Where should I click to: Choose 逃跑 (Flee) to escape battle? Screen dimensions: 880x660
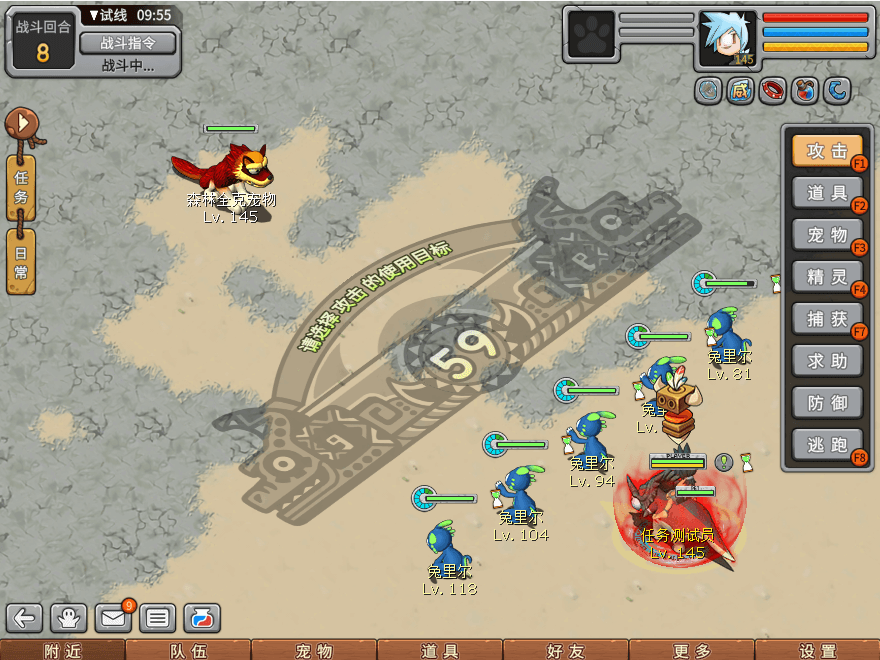pos(826,445)
